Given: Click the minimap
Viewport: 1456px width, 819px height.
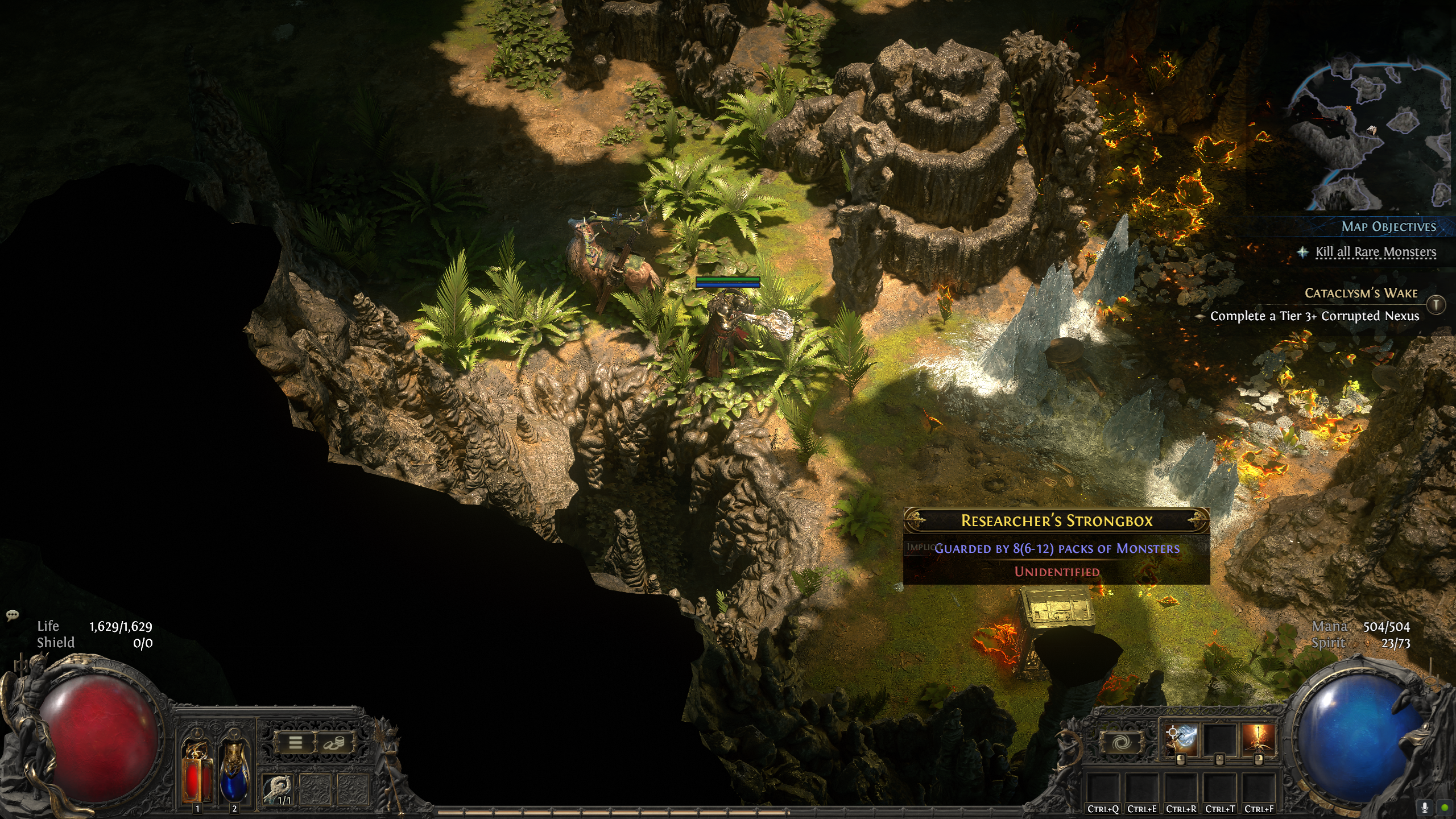Looking at the screenshot, I should click(1371, 136).
